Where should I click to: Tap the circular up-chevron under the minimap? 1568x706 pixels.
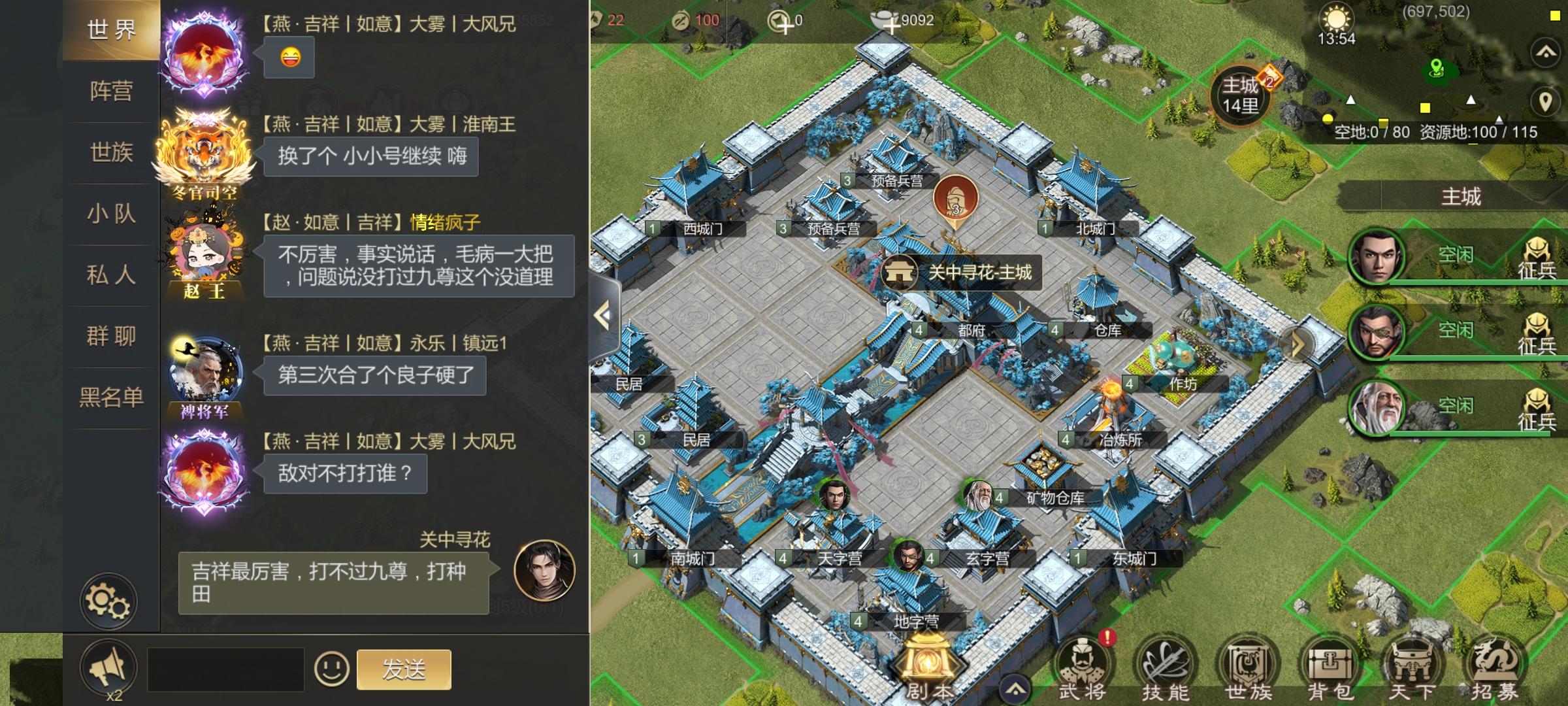(x=1544, y=52)
